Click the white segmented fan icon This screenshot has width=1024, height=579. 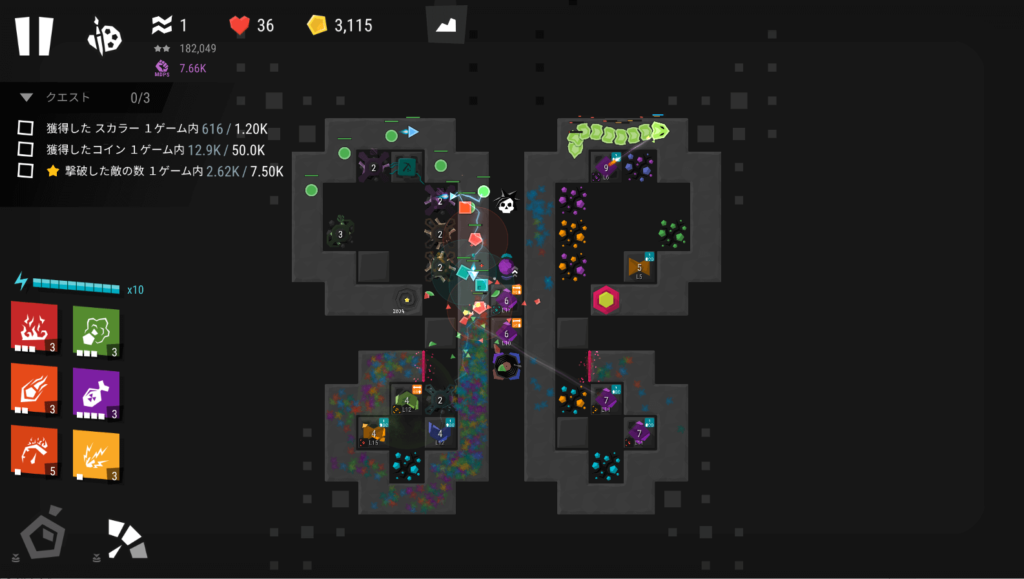127,538
